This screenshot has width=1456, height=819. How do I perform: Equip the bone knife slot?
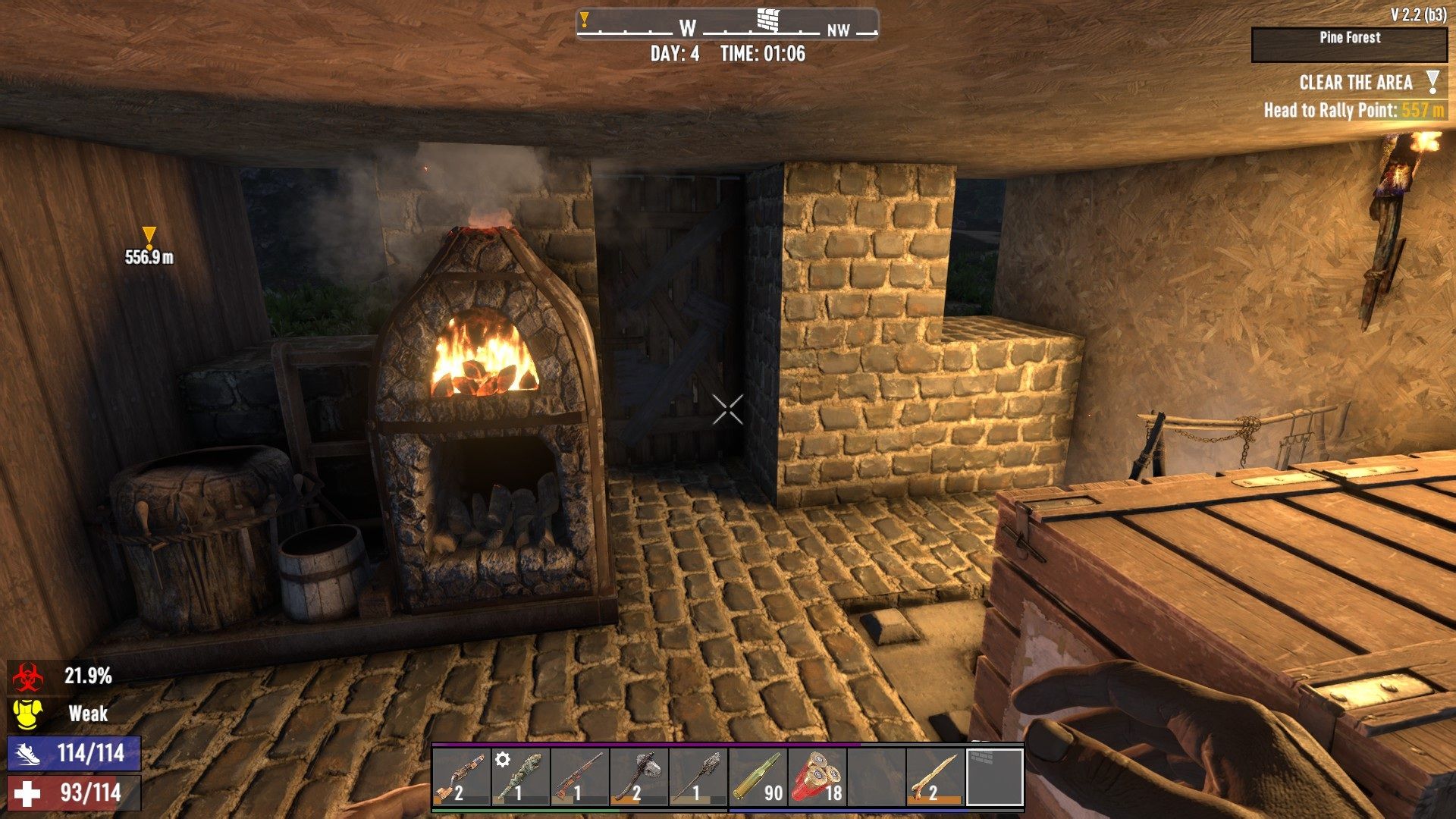pyautogui.click(x=935, y=777)
